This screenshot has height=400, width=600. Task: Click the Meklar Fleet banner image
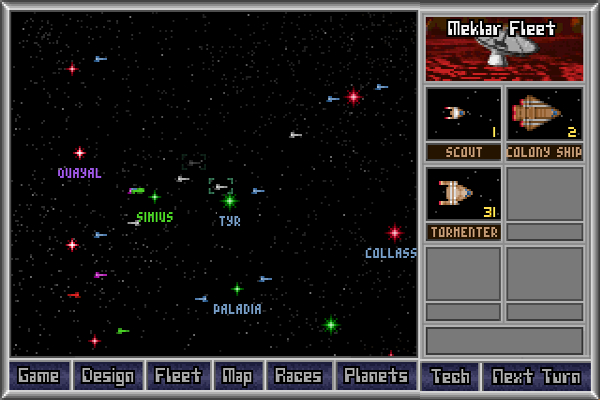point(503,48)
